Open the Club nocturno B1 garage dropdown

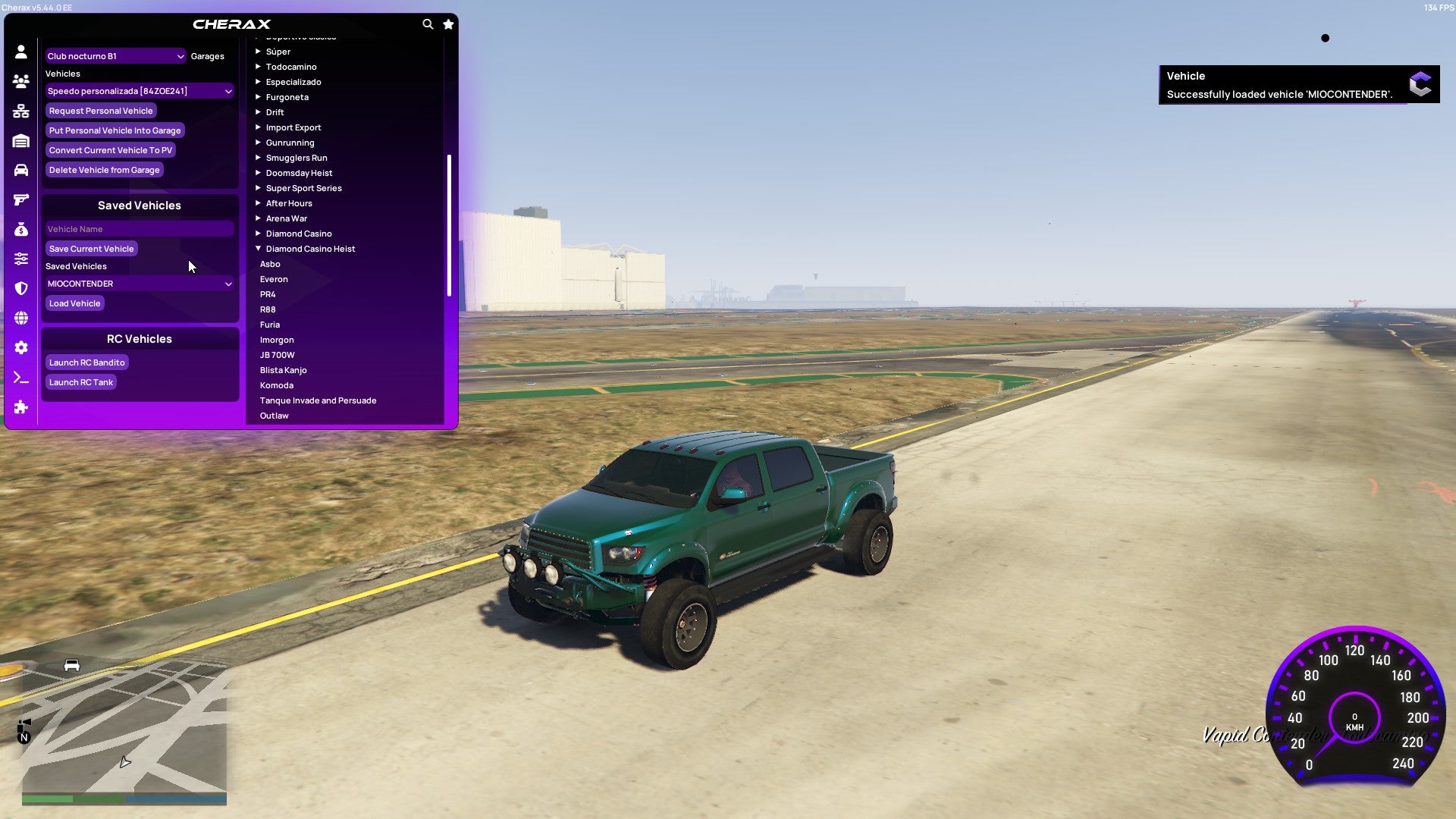(x=115, y=55)
